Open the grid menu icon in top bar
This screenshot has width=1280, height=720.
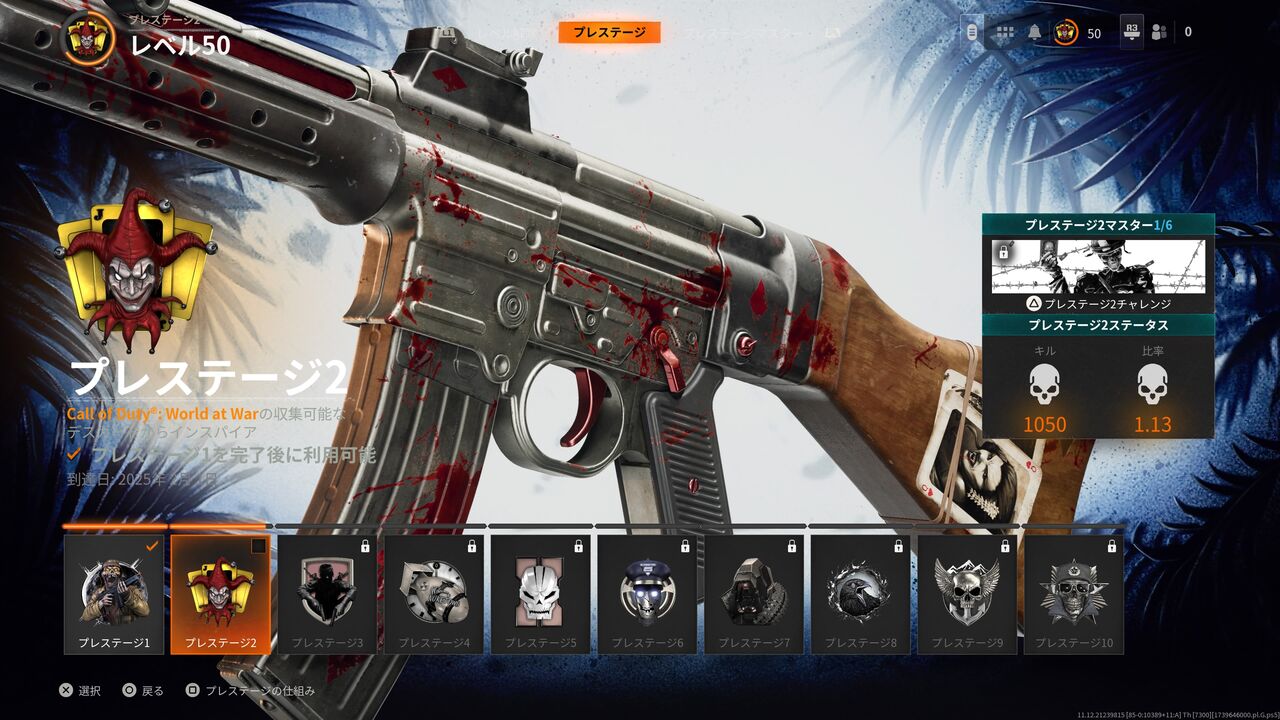[x=1005, y=33]
